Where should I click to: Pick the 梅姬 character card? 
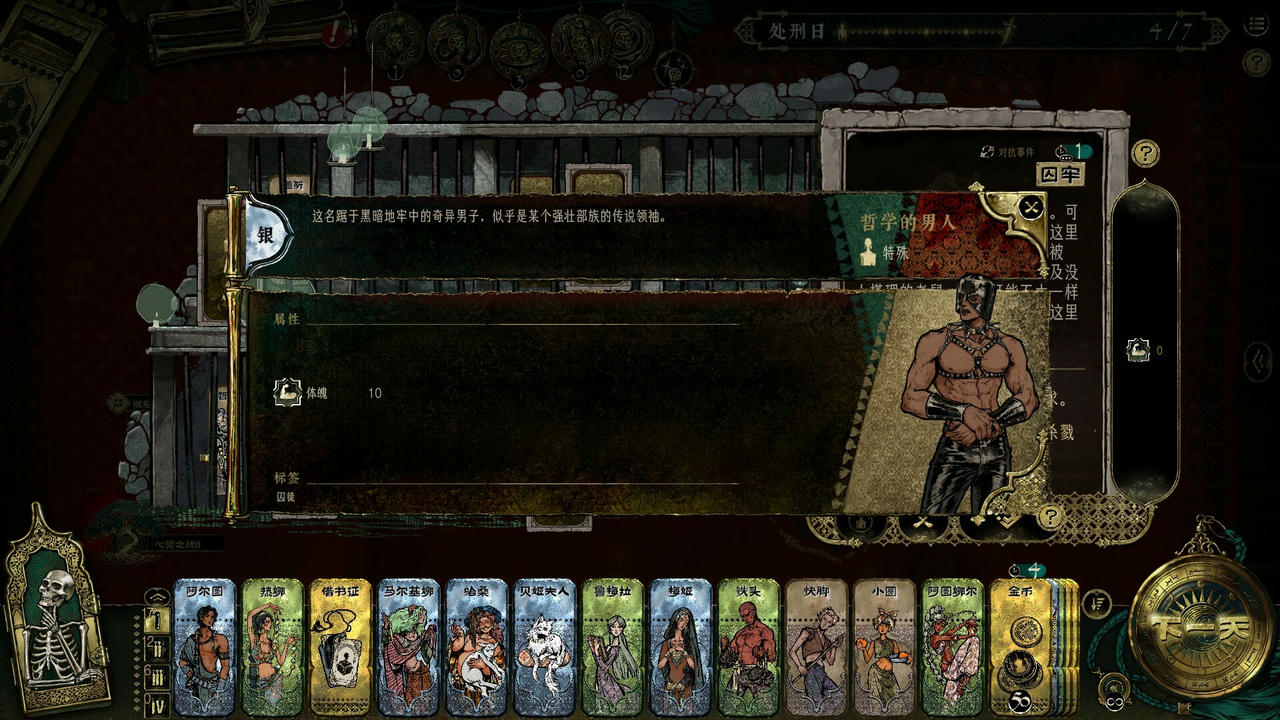point(680,647)
